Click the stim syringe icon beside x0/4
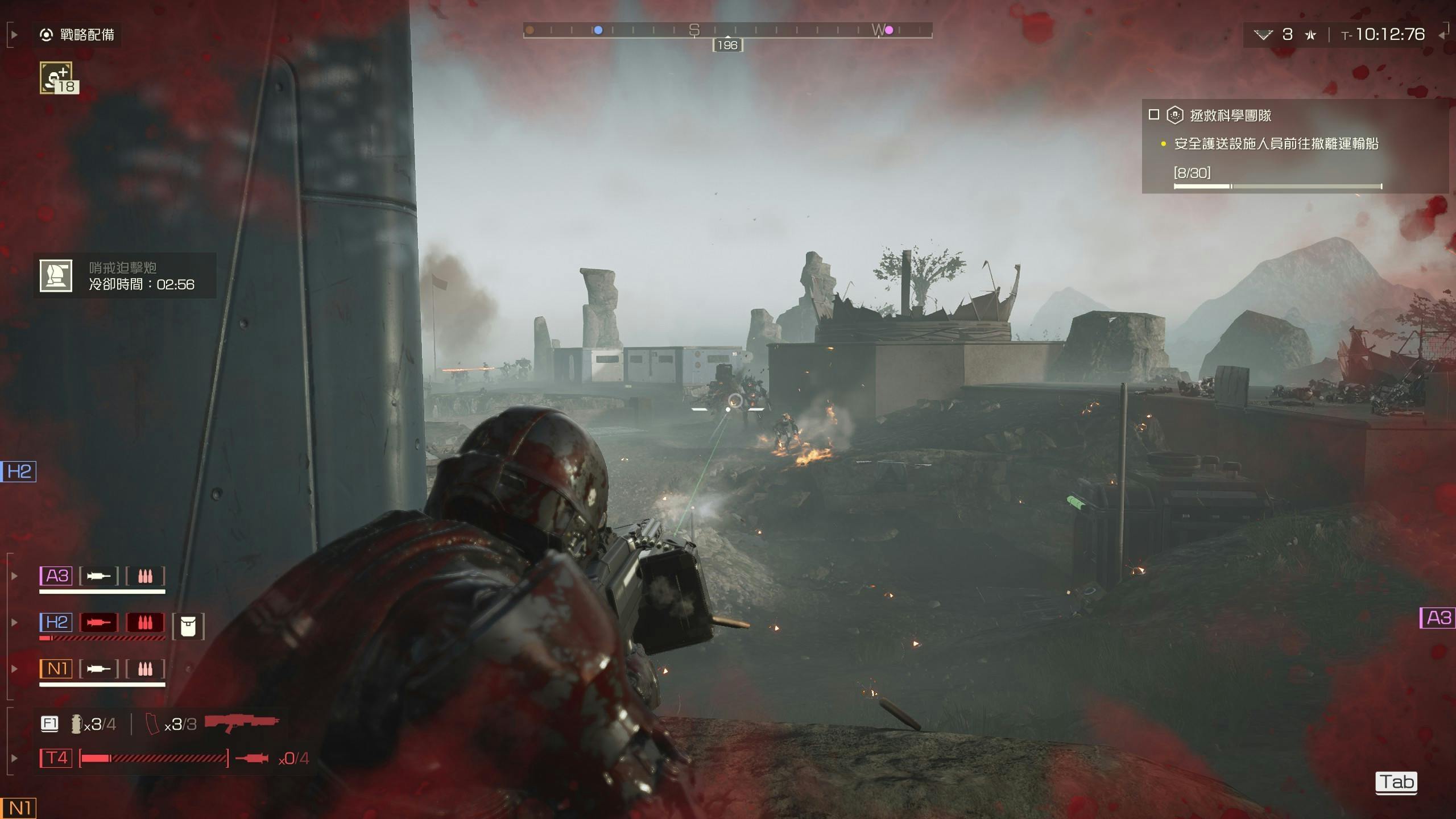The image size is (1456, 819). click(x=251, y=758)
